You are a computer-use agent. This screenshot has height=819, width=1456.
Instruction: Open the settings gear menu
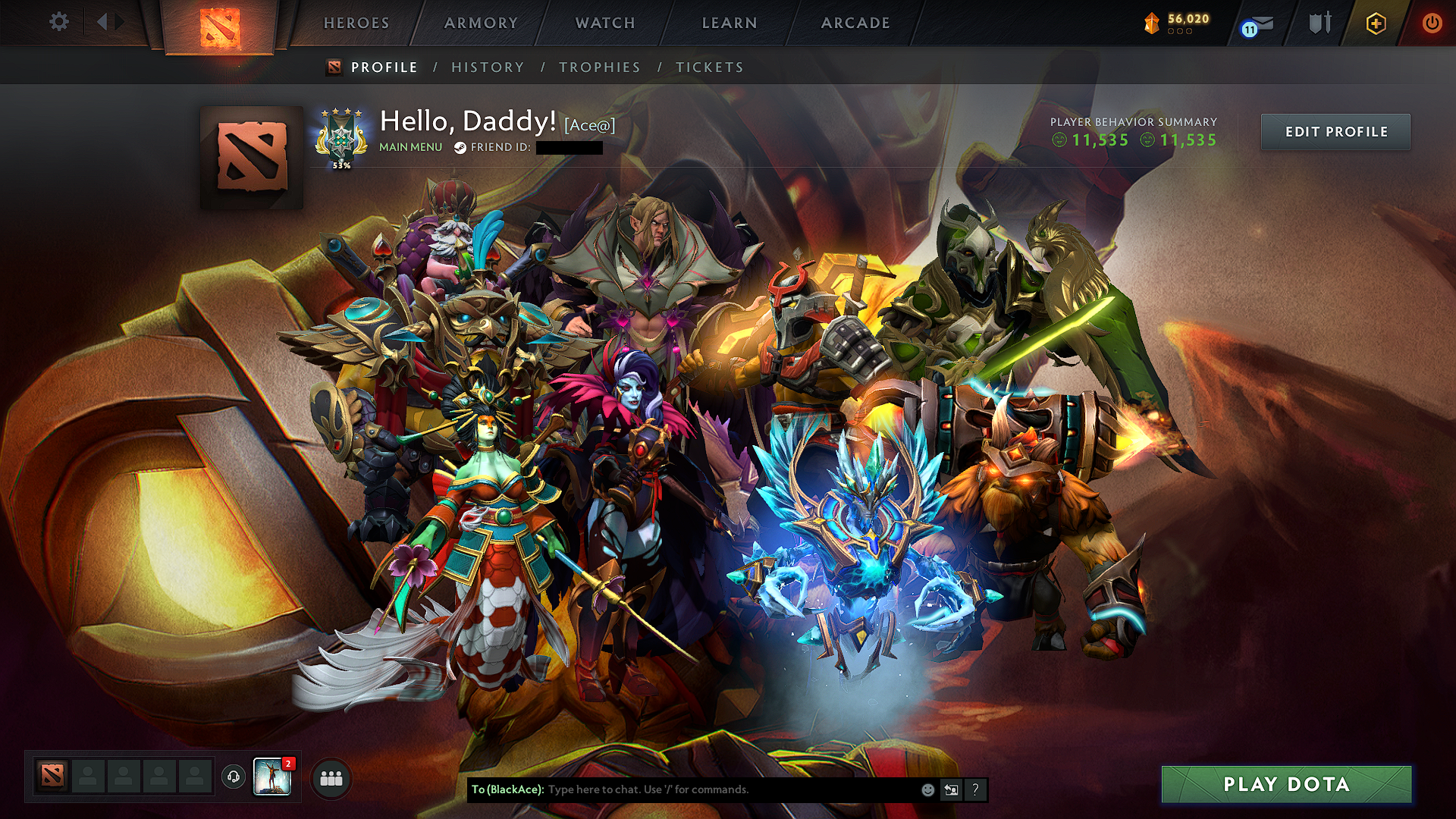click(x=58, y=22)
